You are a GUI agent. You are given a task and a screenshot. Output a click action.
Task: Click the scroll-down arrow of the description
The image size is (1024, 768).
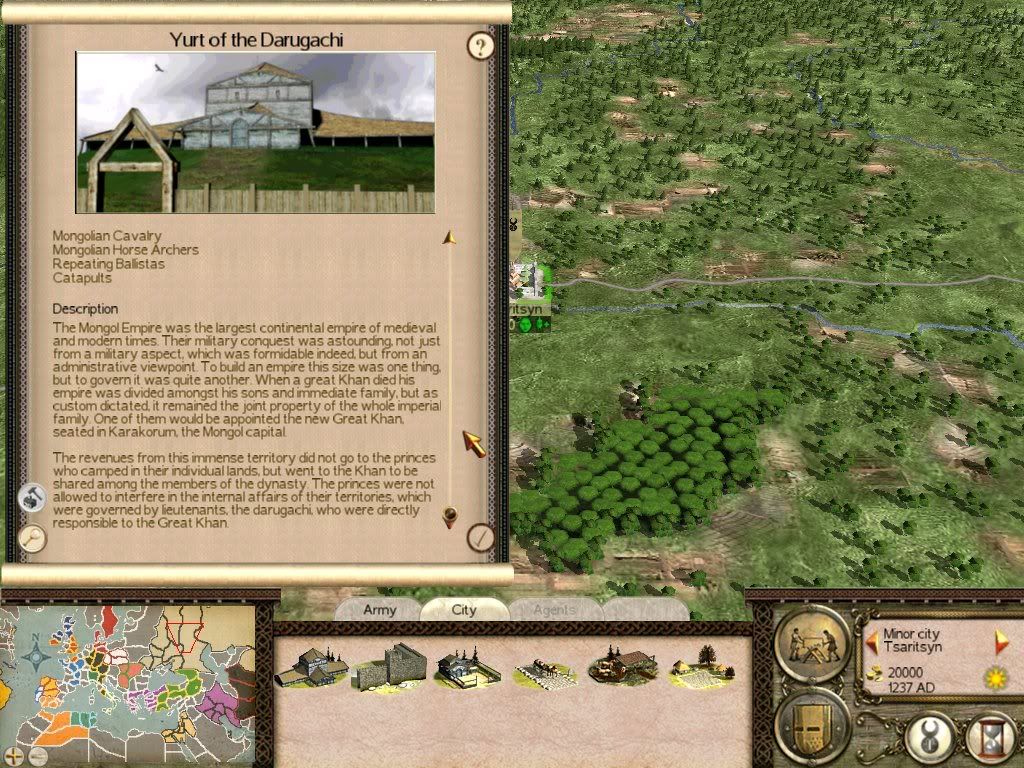tap(450, 517)
